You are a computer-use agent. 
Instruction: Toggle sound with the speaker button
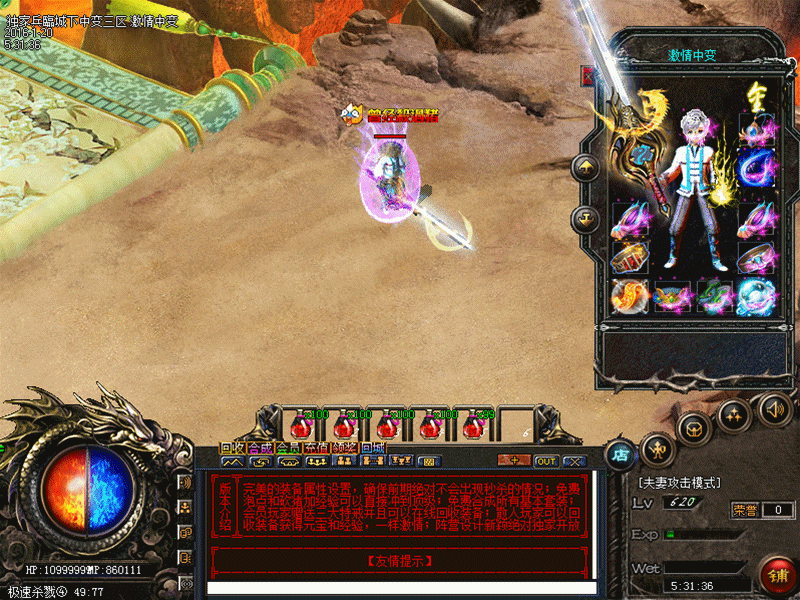pos(773,408)
